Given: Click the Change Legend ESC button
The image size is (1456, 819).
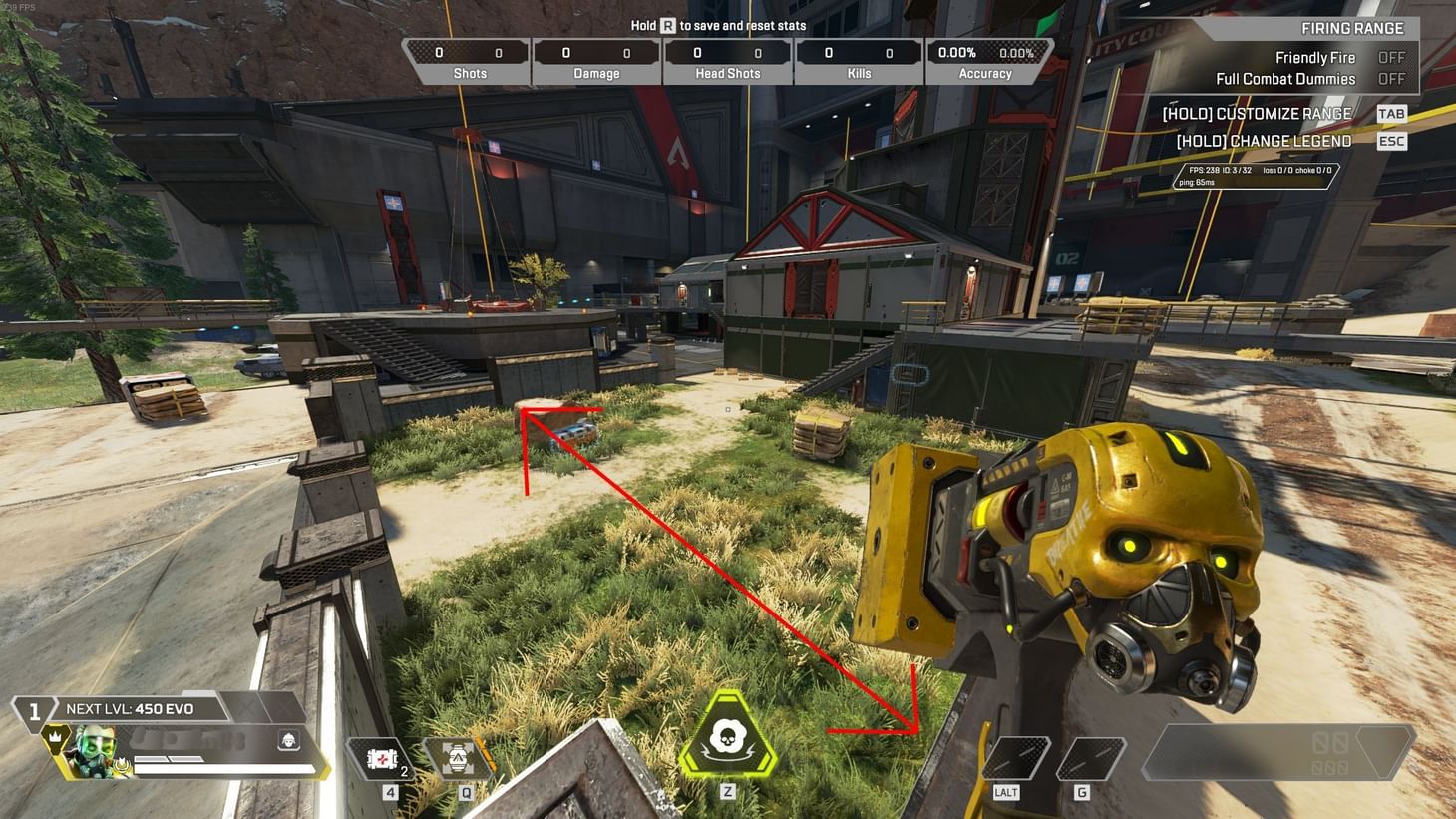Looking at the screenshot, I should pos(1391,141).
